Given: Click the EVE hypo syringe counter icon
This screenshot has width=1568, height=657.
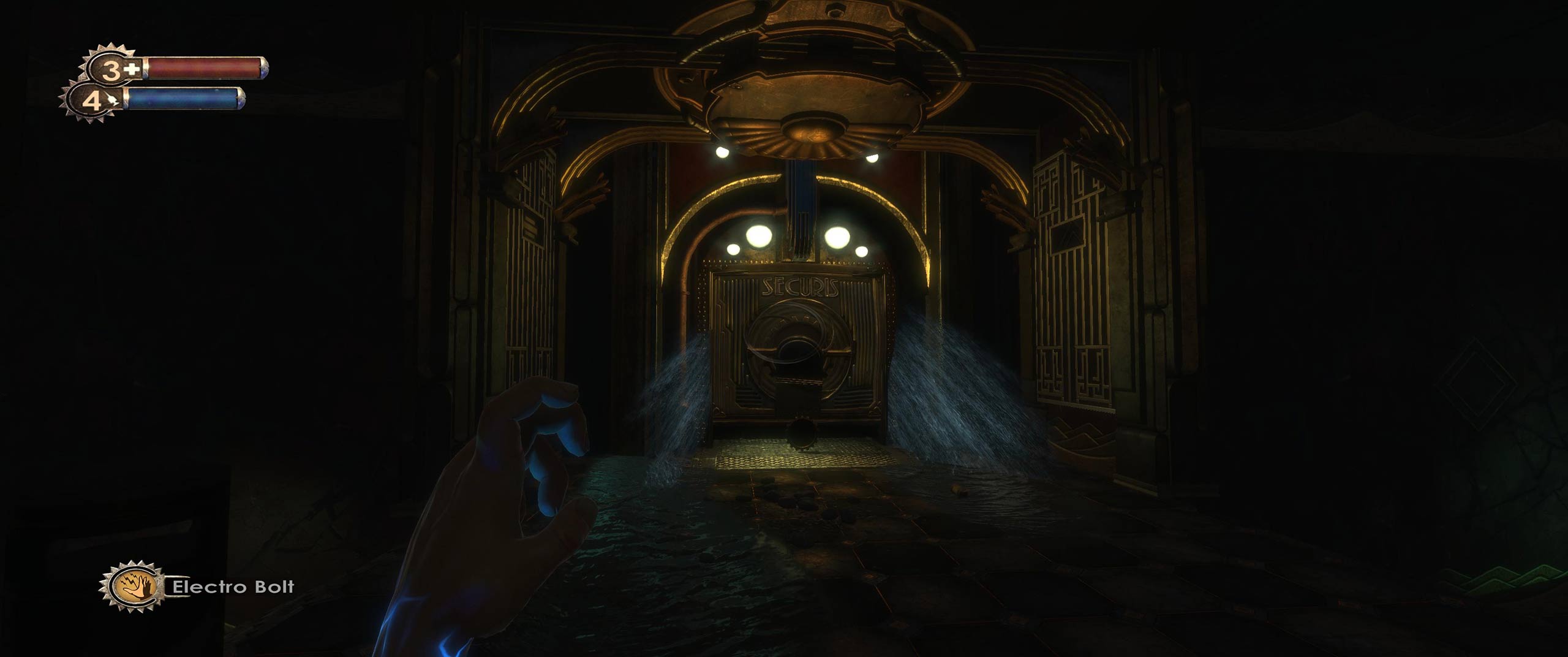Looking at the screenshot, I should pyautogui.click(x=97, y=101).
